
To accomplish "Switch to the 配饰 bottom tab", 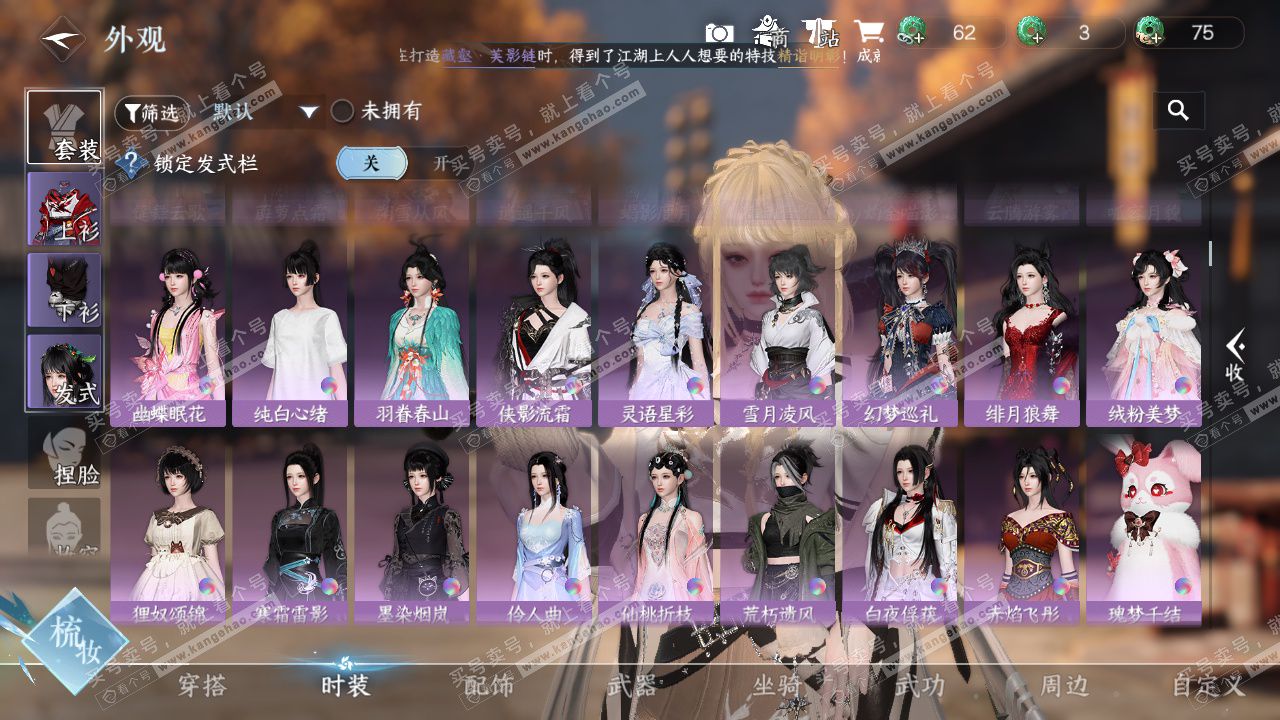I will tap(488, 686).
